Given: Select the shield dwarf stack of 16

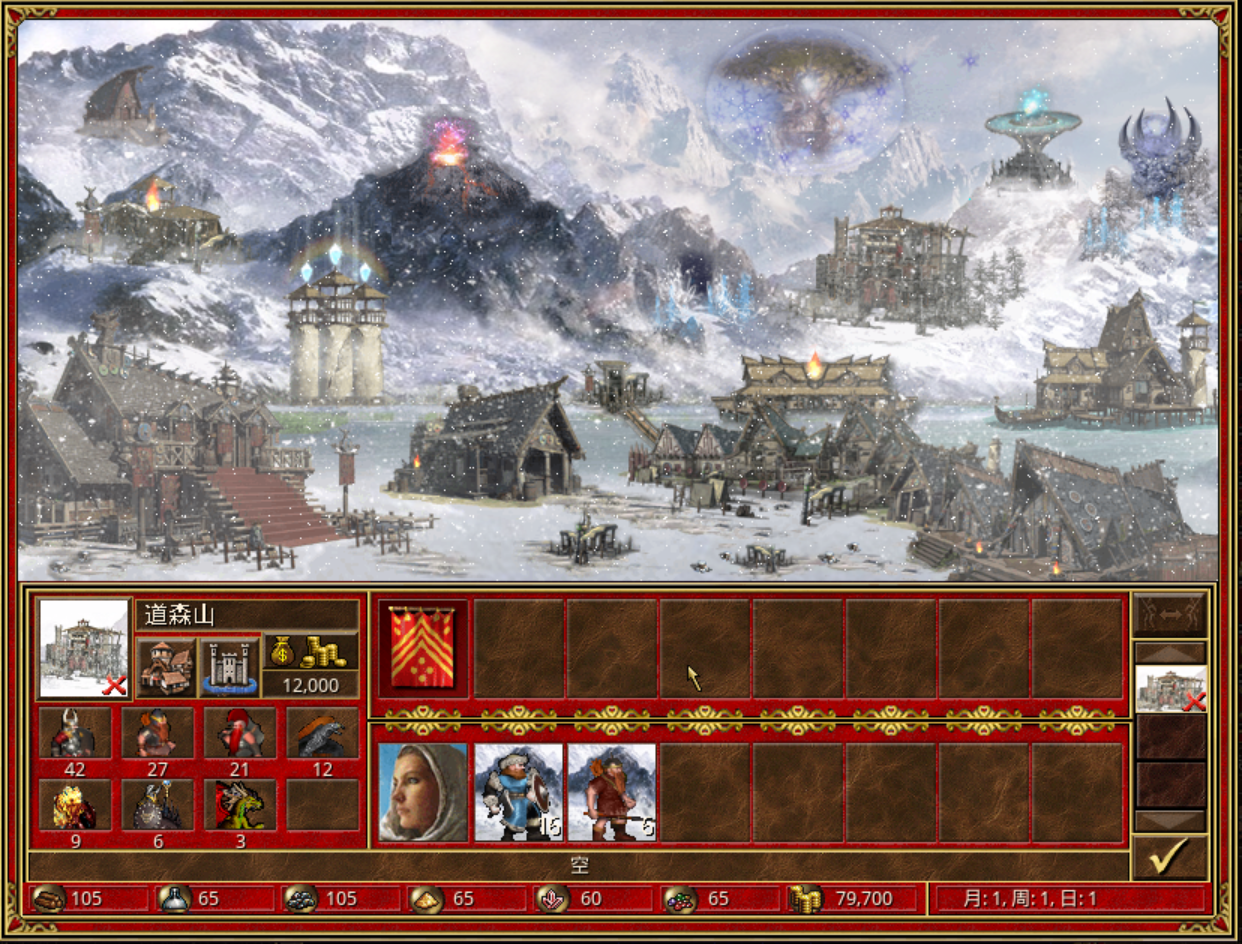Looking at the screenshot, I should 518,791.
